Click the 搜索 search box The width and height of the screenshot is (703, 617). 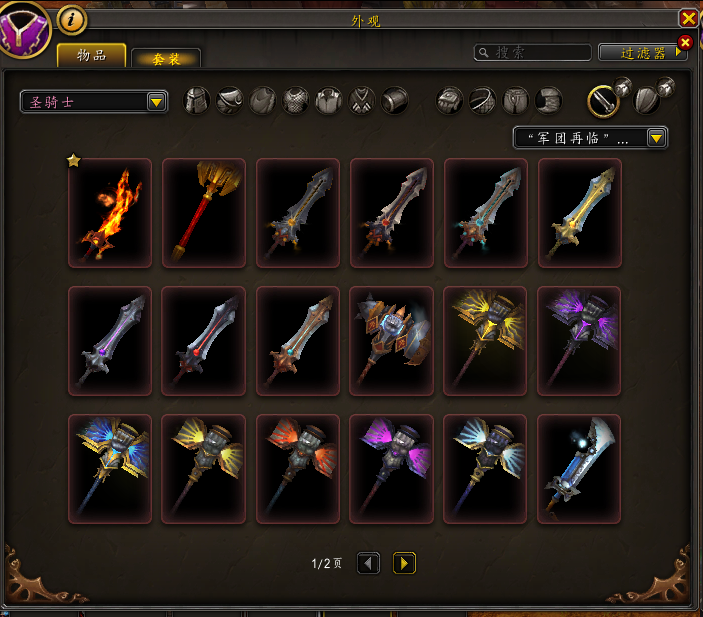point(533,52)
